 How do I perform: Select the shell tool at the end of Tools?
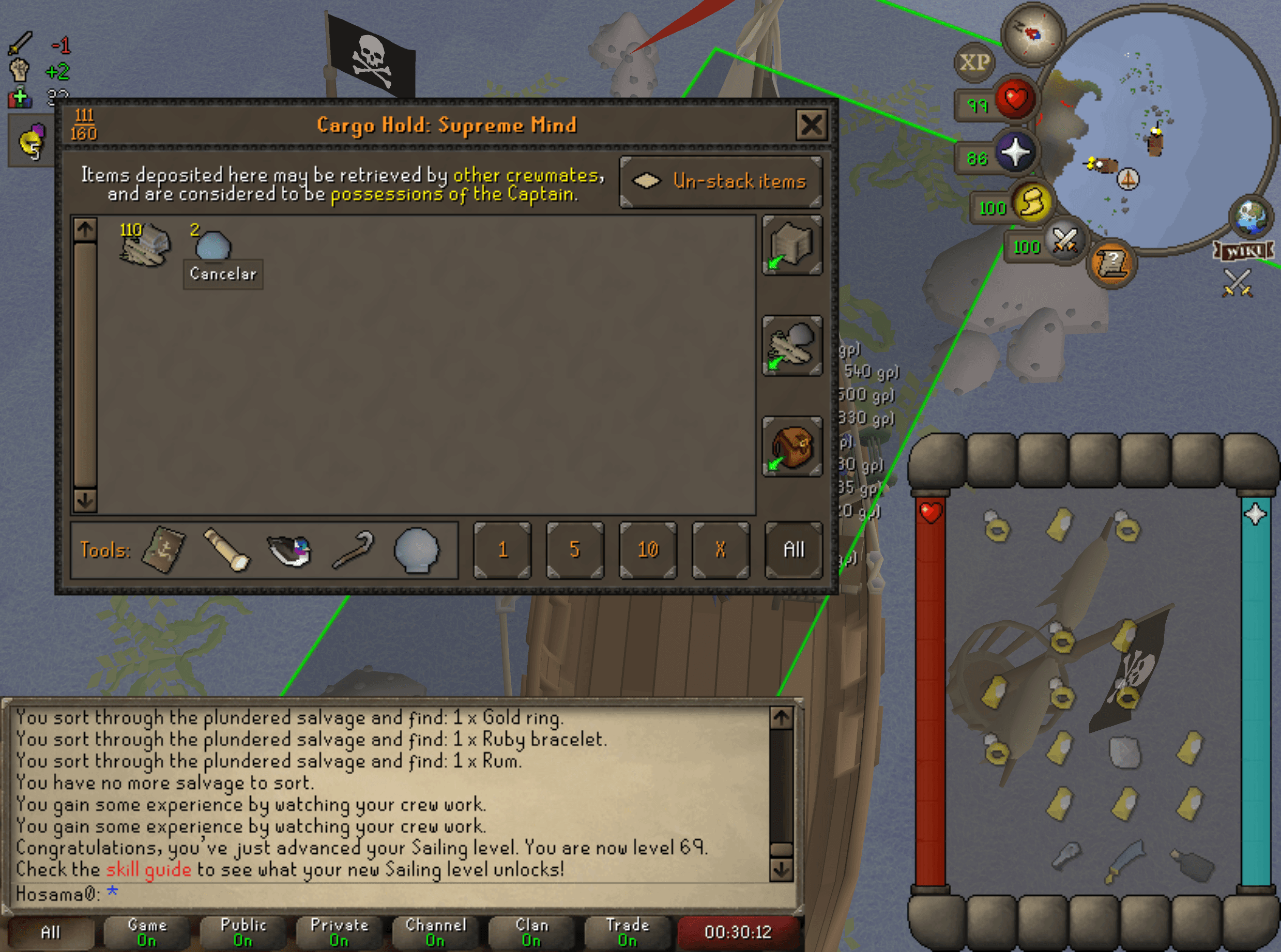[x=417, y=549]
